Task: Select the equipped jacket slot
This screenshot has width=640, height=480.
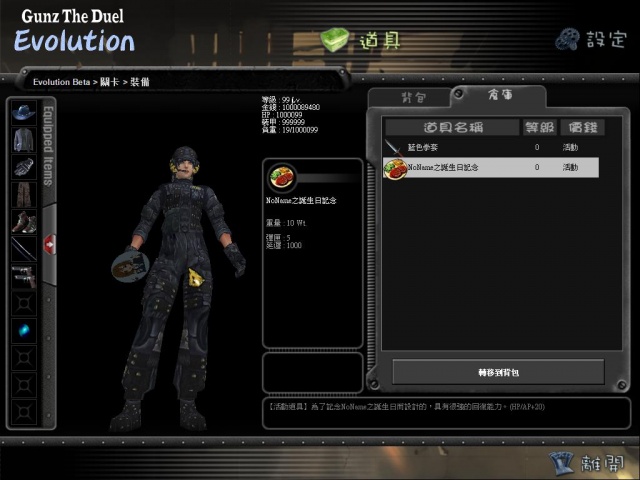Action: [x=23, y=140]
